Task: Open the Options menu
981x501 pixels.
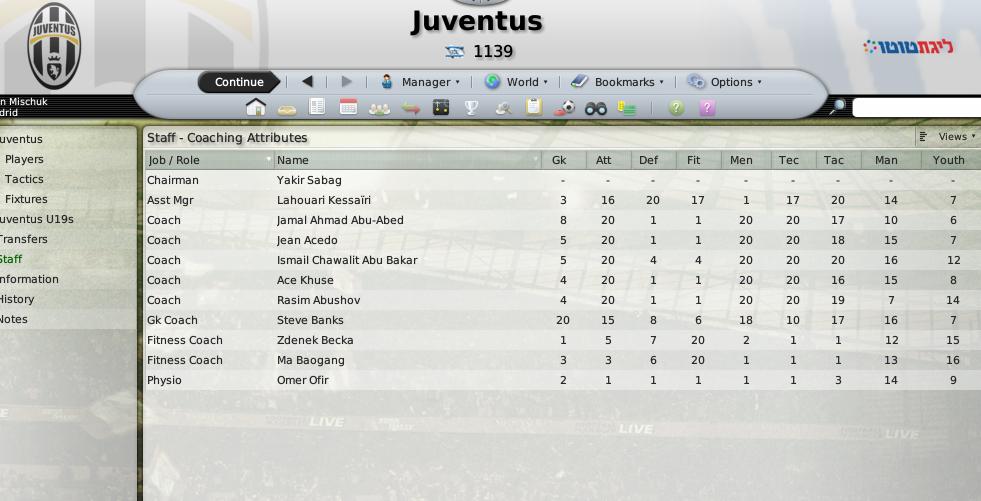Action: click(x=724, y=82)
